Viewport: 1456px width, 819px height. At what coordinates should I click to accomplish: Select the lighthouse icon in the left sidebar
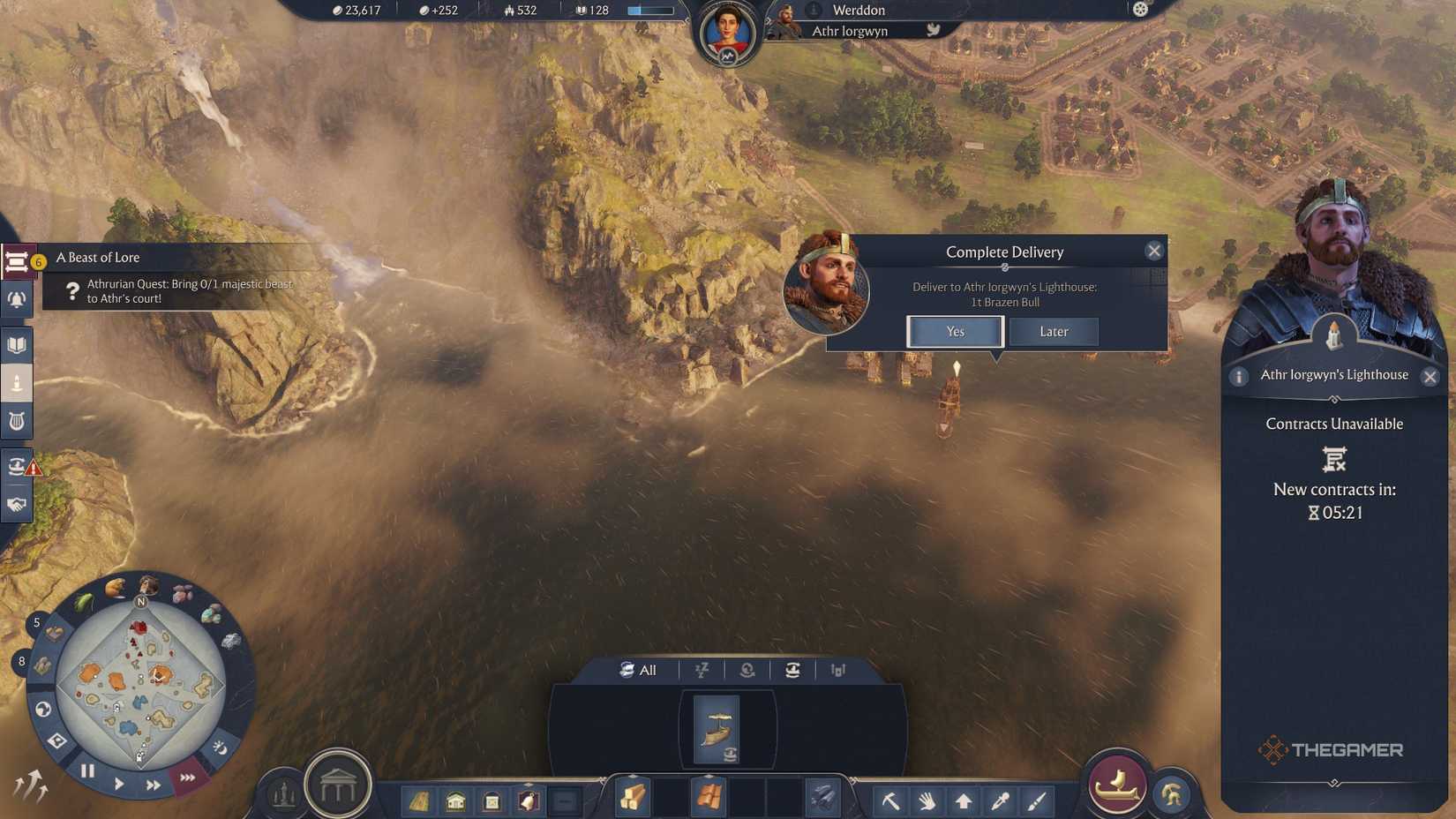pyautogui.click(x=16, y=383)
